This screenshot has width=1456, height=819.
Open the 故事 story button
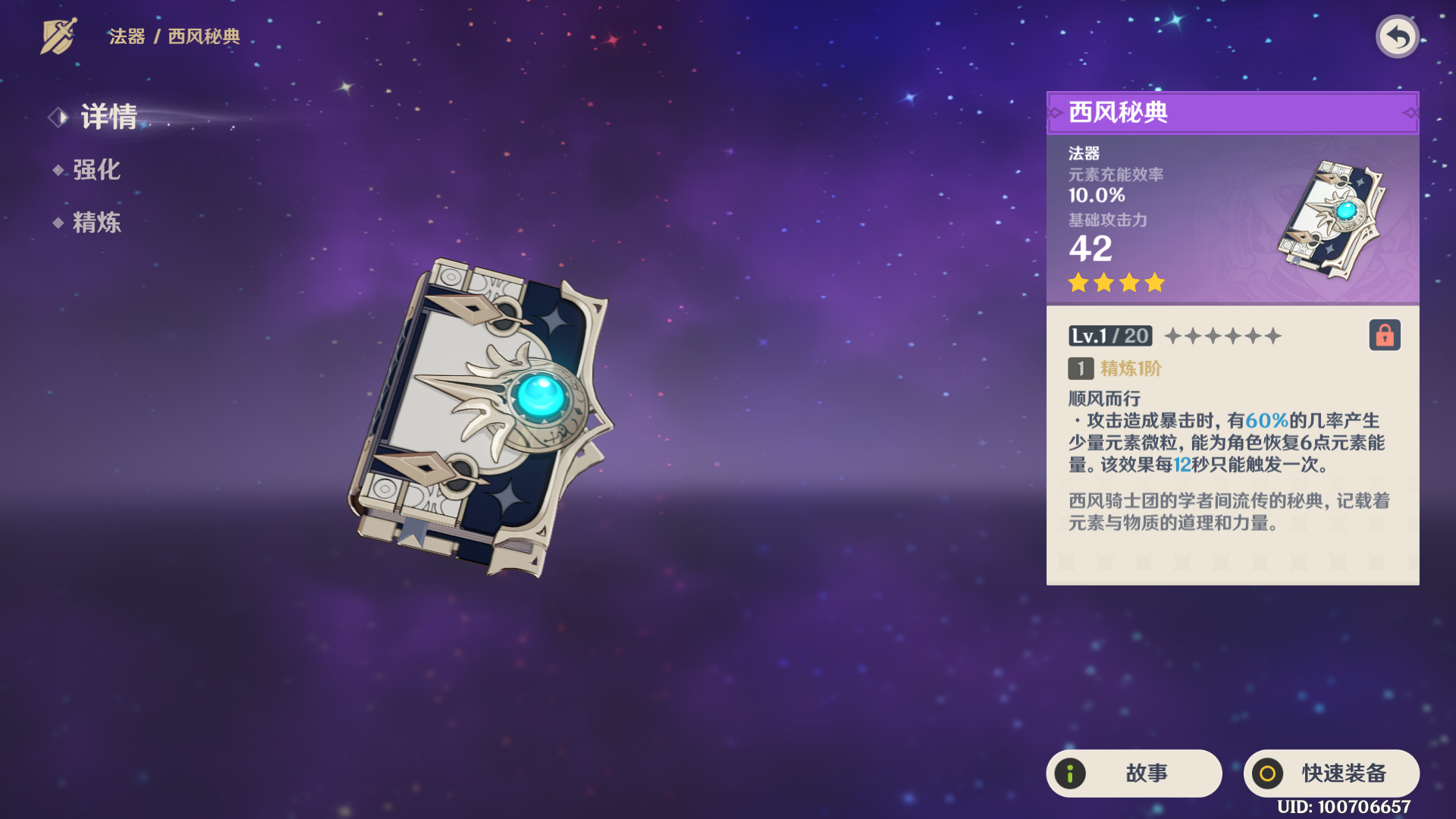1134,773
